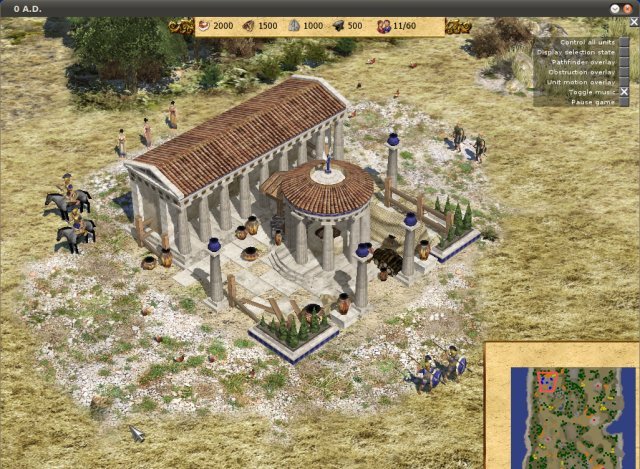Close the 0 A.D. window
The height and width of the screenshot is (469, 640).
[627, 8]
